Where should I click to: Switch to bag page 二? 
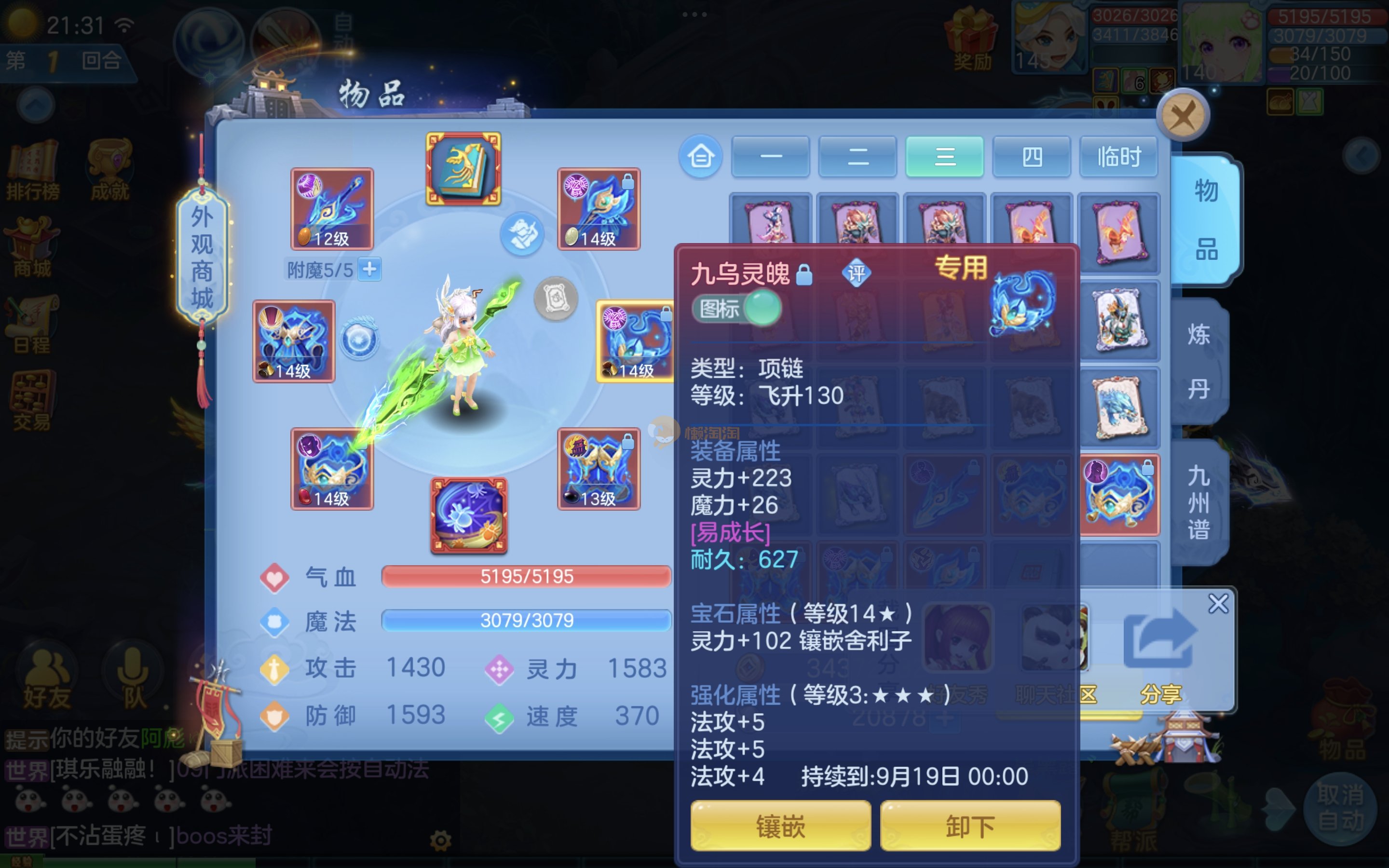858,156
